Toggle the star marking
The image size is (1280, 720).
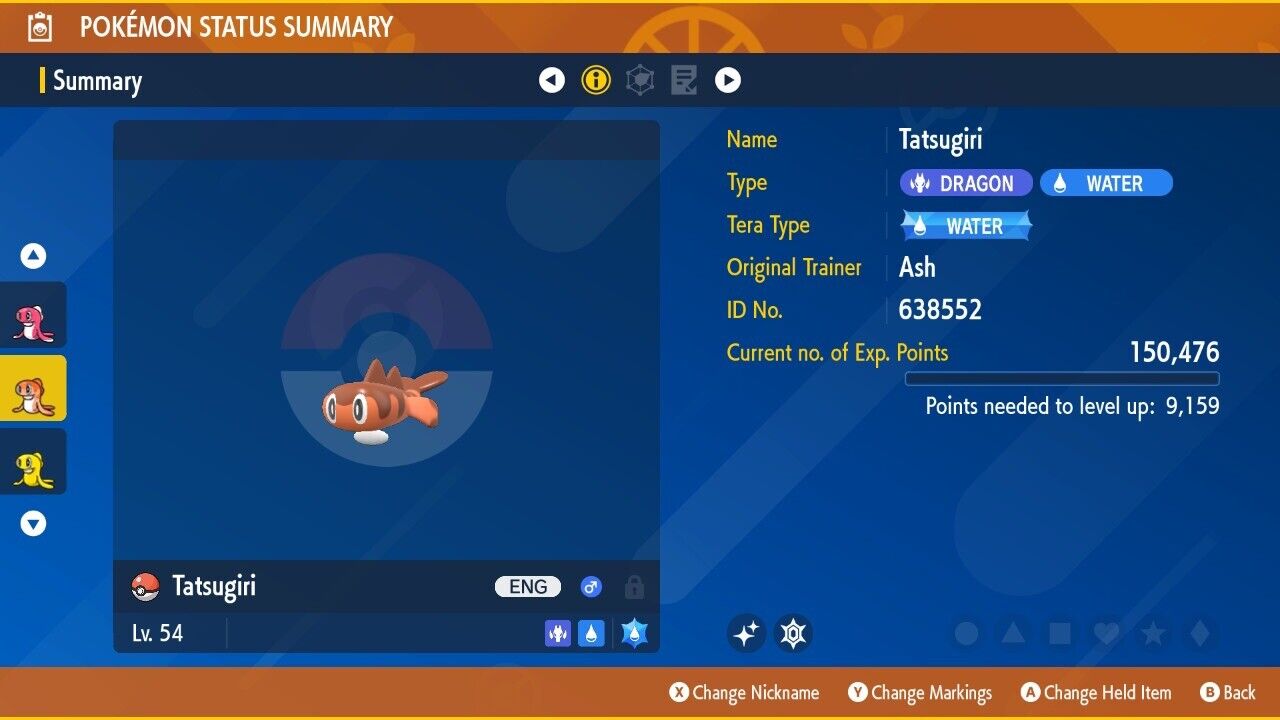point(1153,633)
